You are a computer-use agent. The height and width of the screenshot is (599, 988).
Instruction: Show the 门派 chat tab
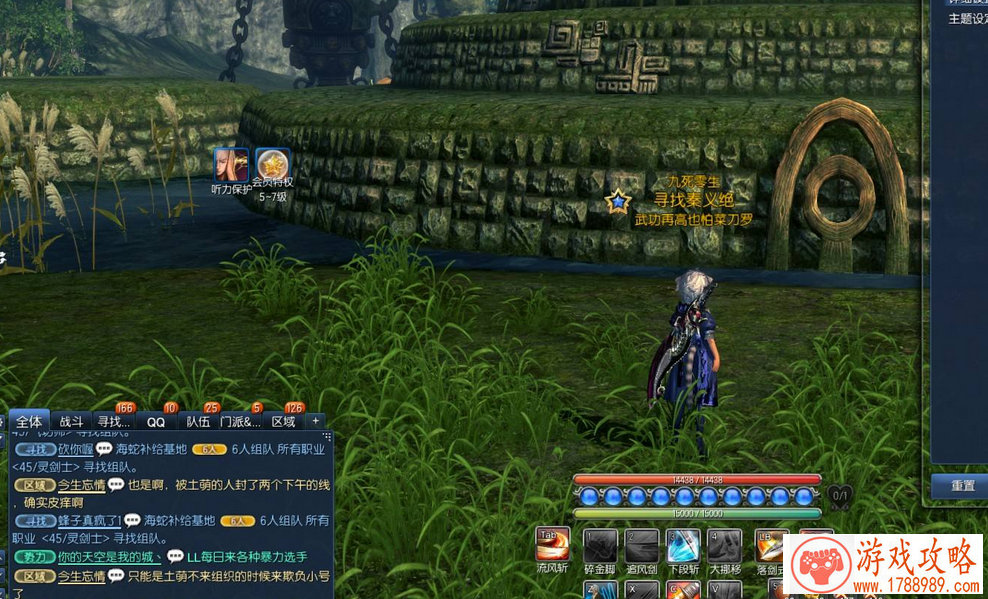pos(240,422)
